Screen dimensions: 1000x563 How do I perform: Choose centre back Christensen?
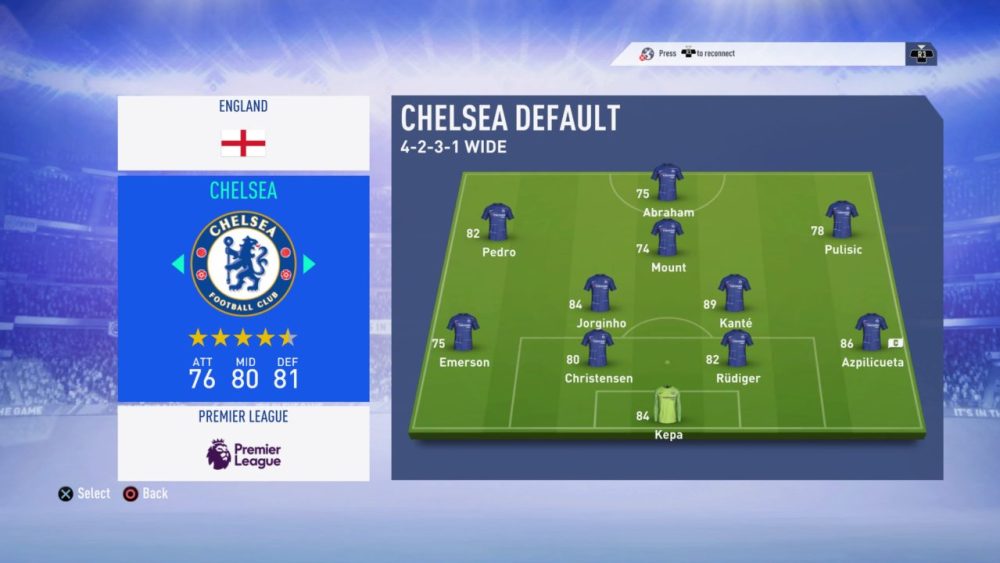pos(598,350)
